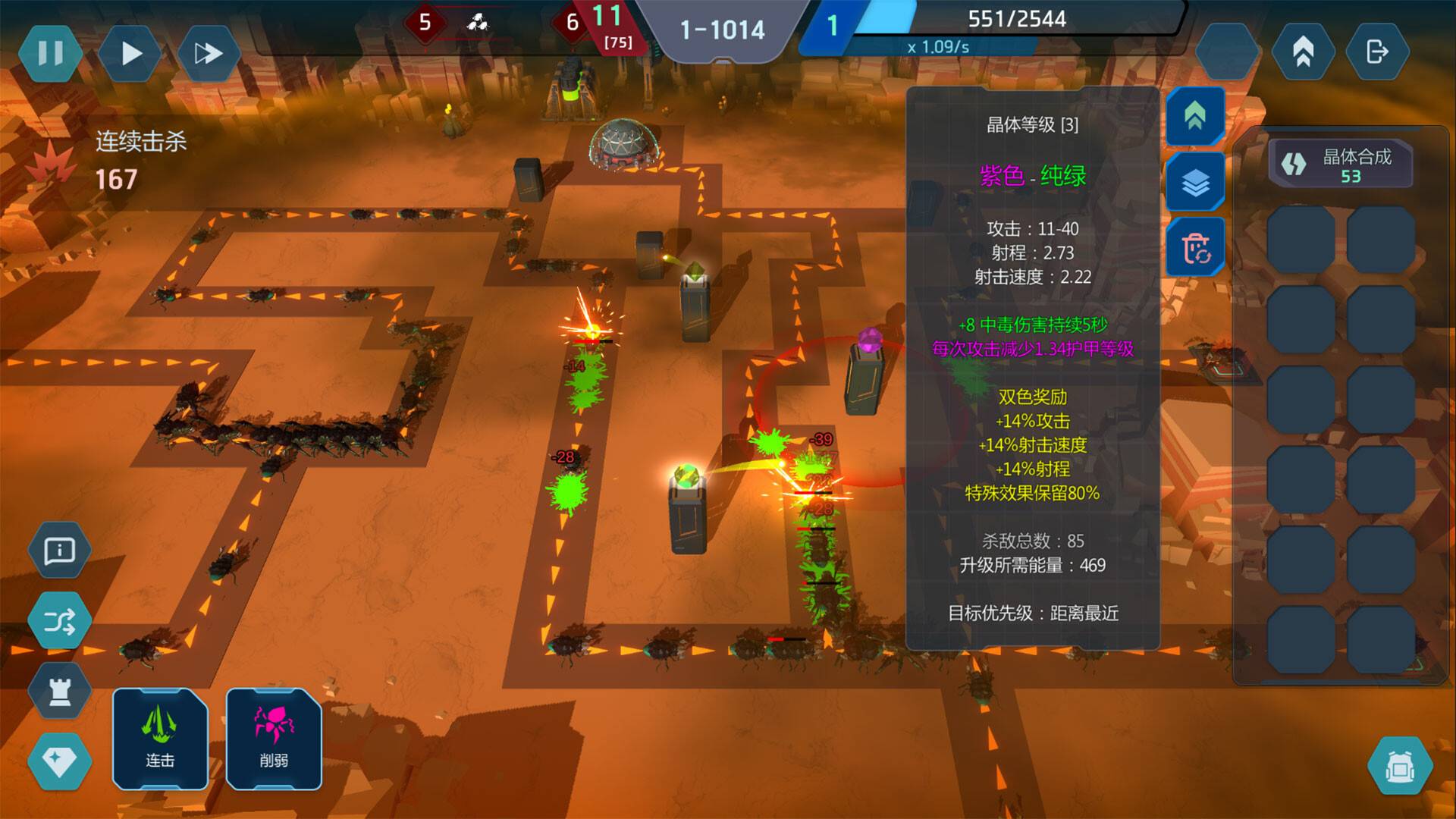This screenshot has width=1456, height=819.
Task: Open crystal synthesis (晶体合成)
Action: tap(1340, 165)
